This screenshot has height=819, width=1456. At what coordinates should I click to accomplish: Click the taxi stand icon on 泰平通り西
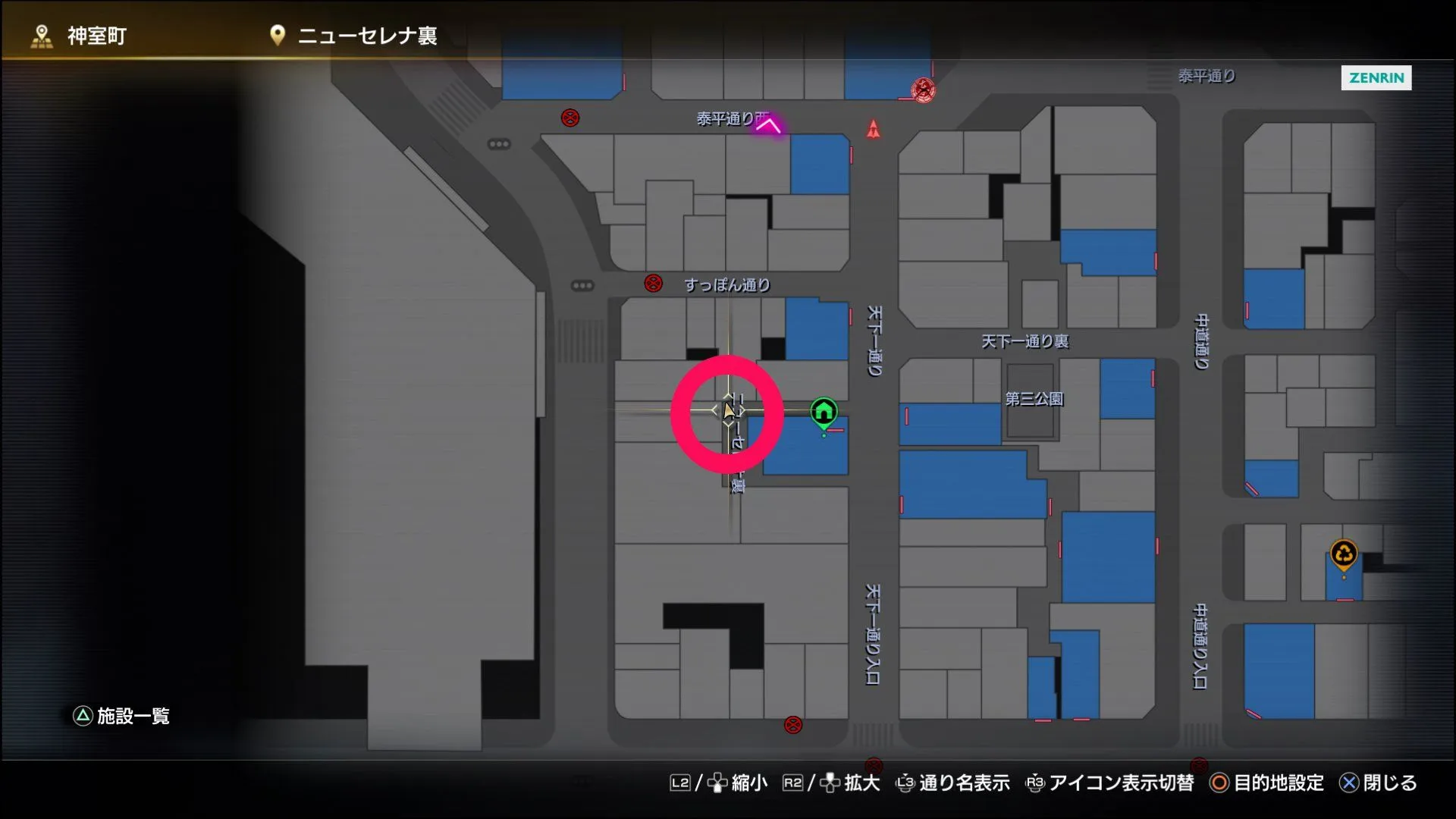pyautogui.click(x=570, y=118)
